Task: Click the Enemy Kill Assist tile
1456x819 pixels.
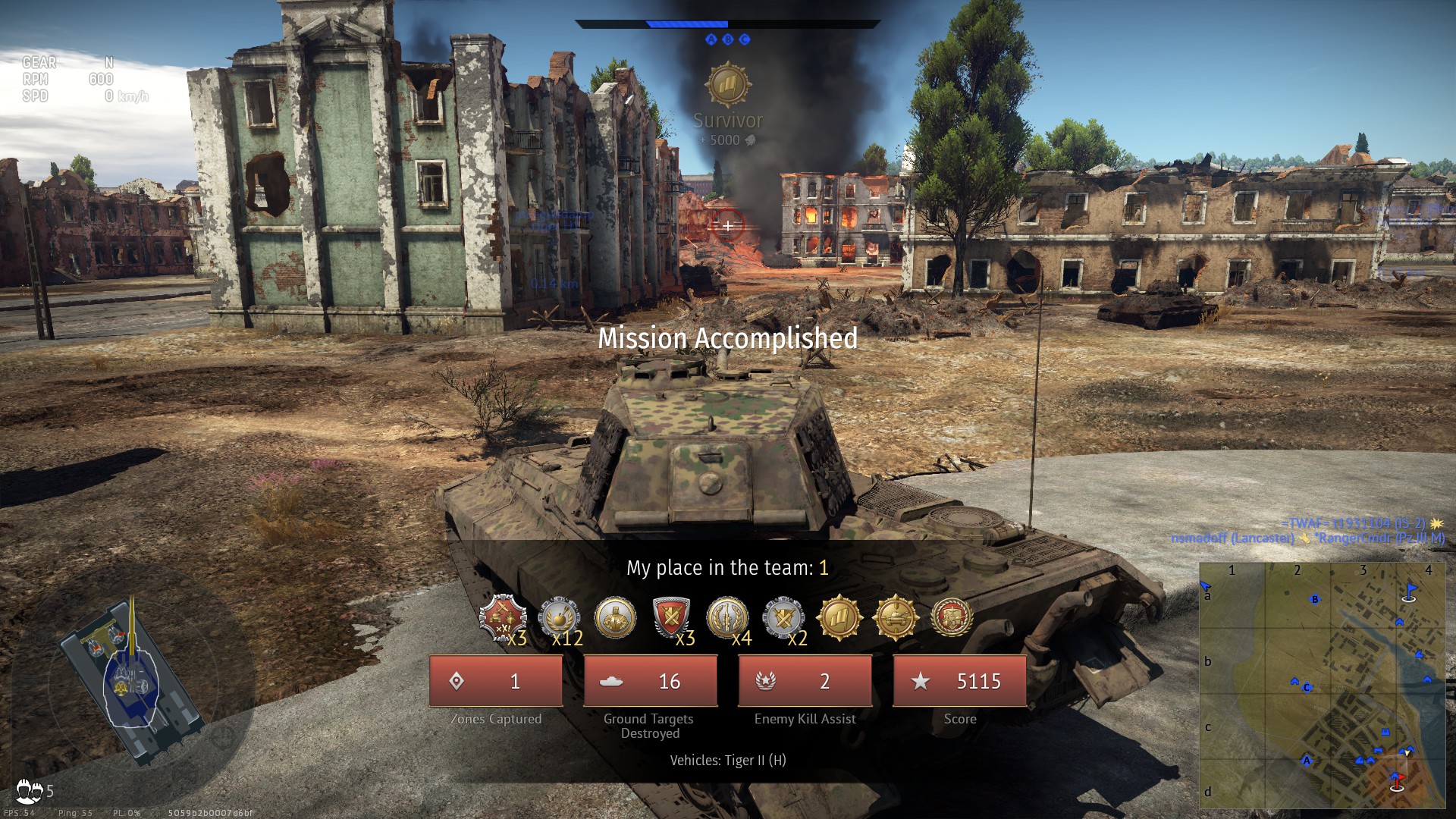Action: [805, 681]
